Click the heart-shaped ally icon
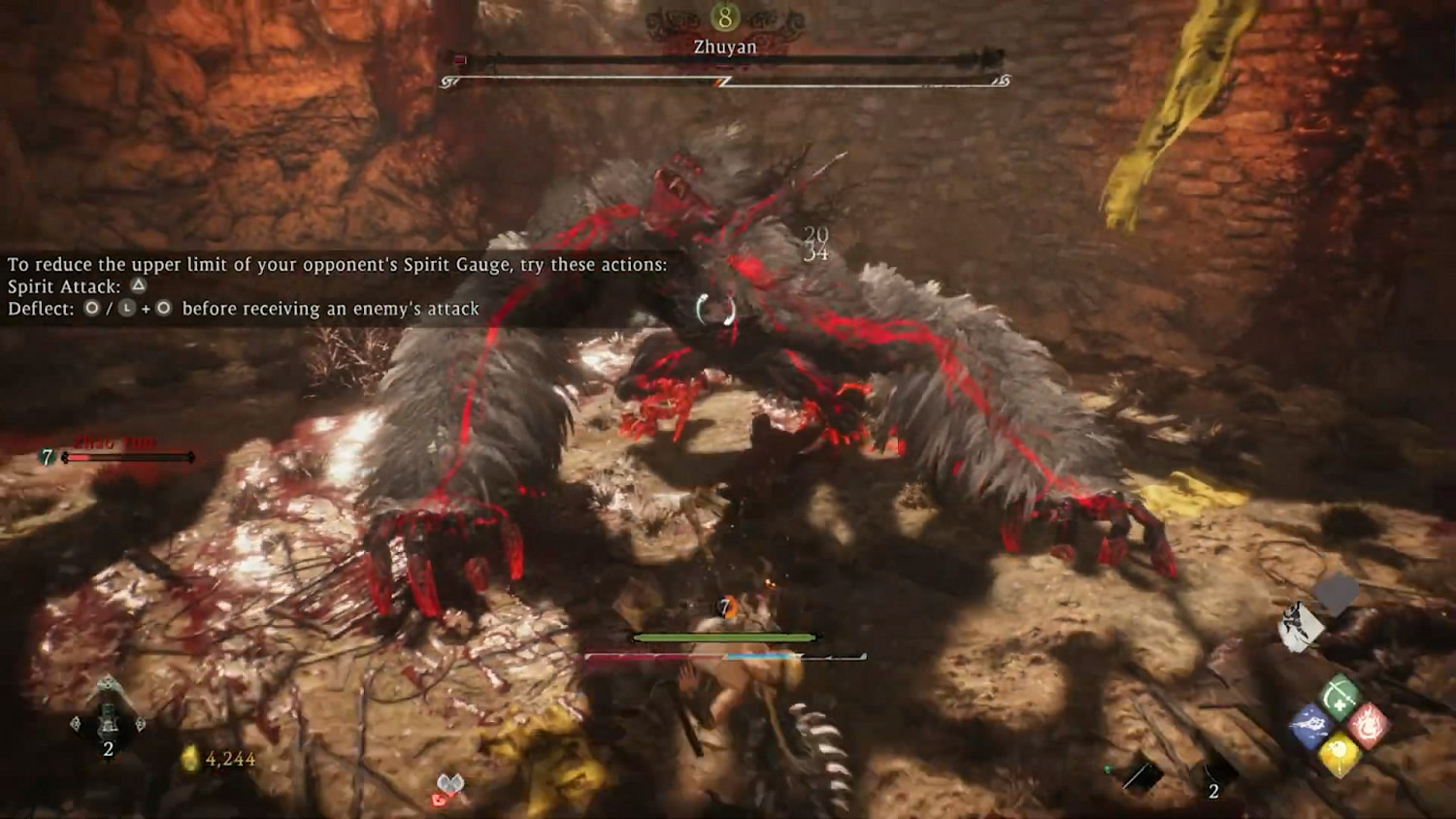Screen dimensions: 1456x819 pyautogui.click(x=449, y=788)
